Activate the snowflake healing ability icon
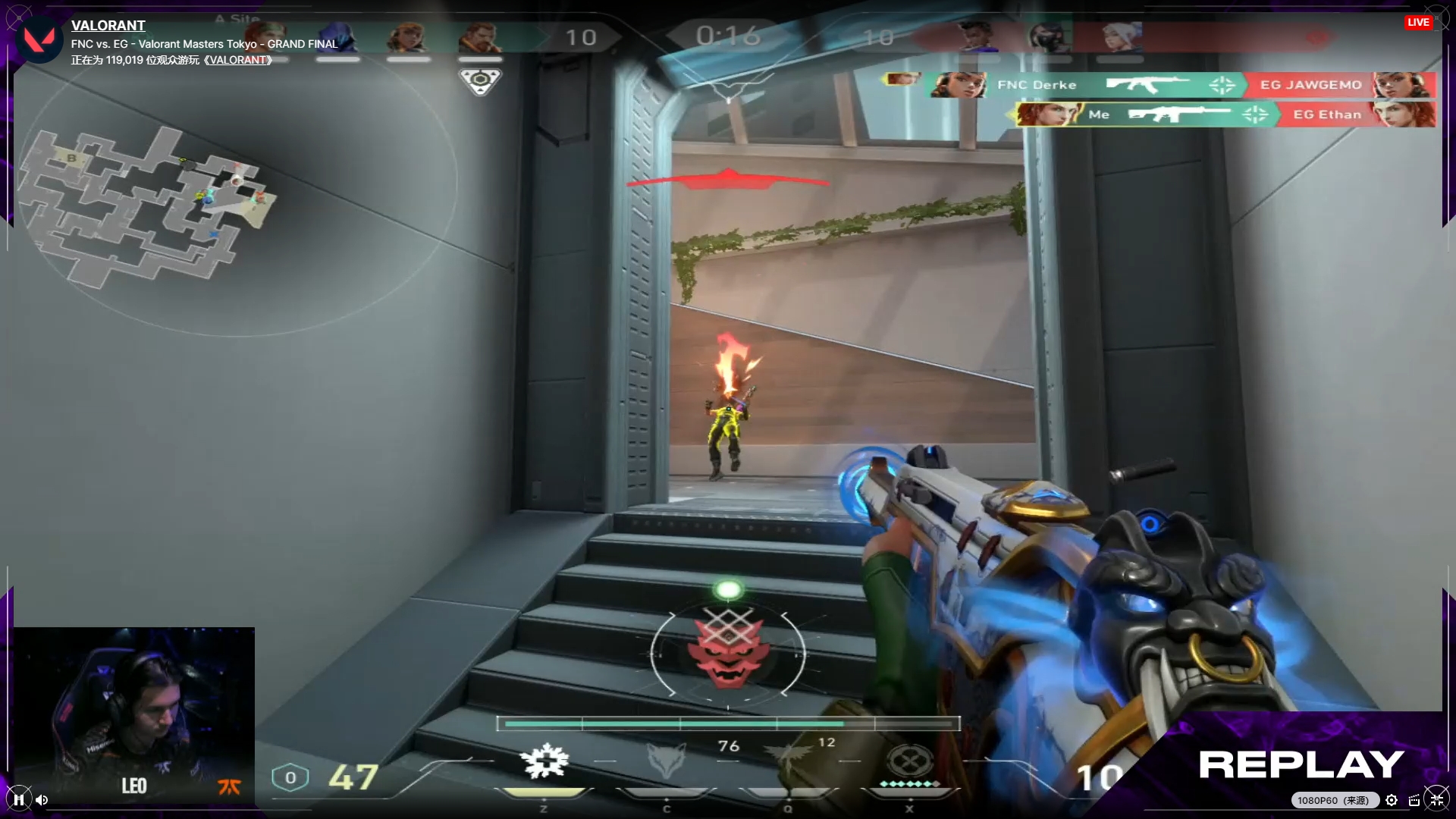This screenshot has width=1456, height=819. click(x=544, y=761)
